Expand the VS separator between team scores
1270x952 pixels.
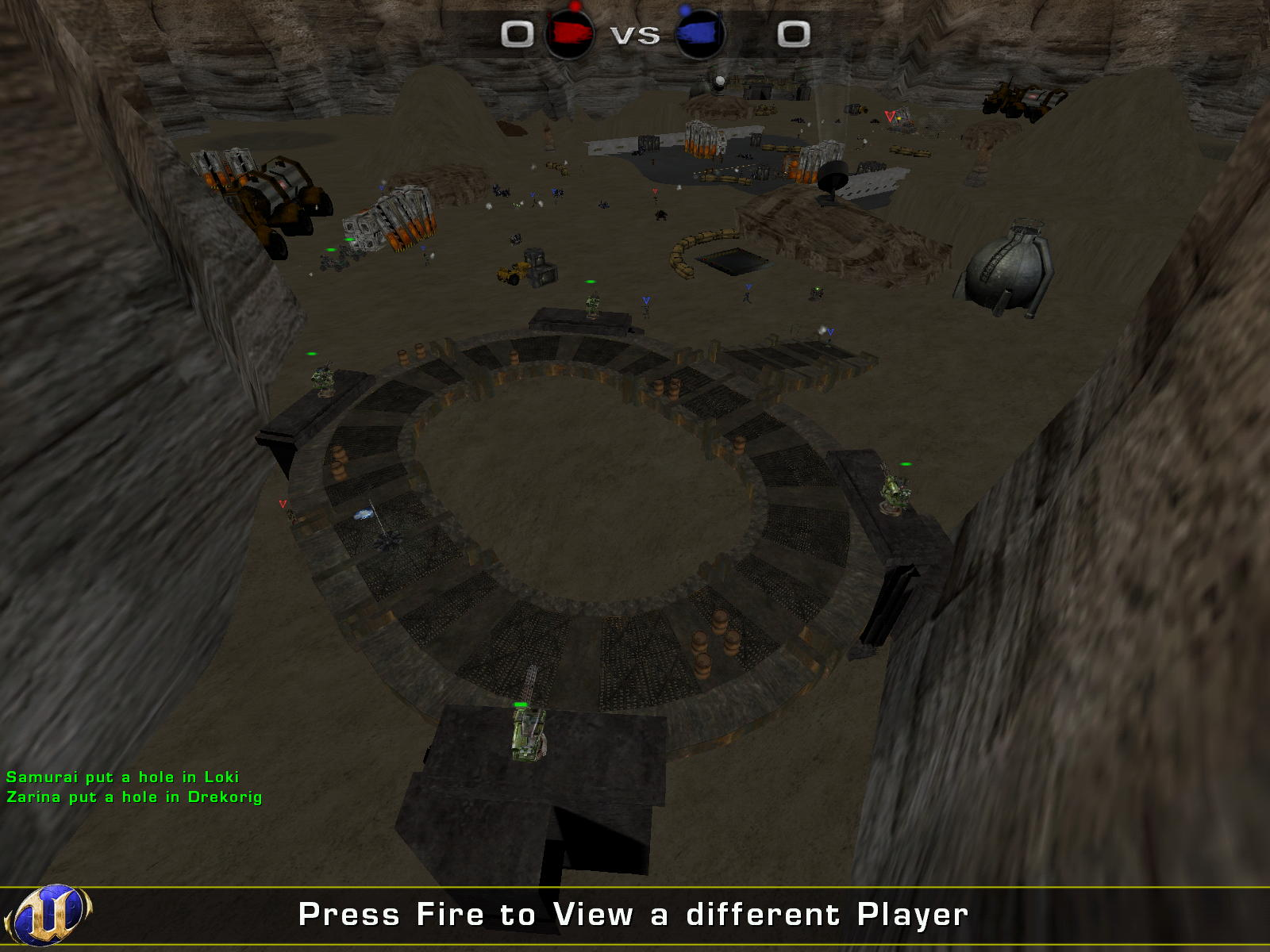(635, 34)
